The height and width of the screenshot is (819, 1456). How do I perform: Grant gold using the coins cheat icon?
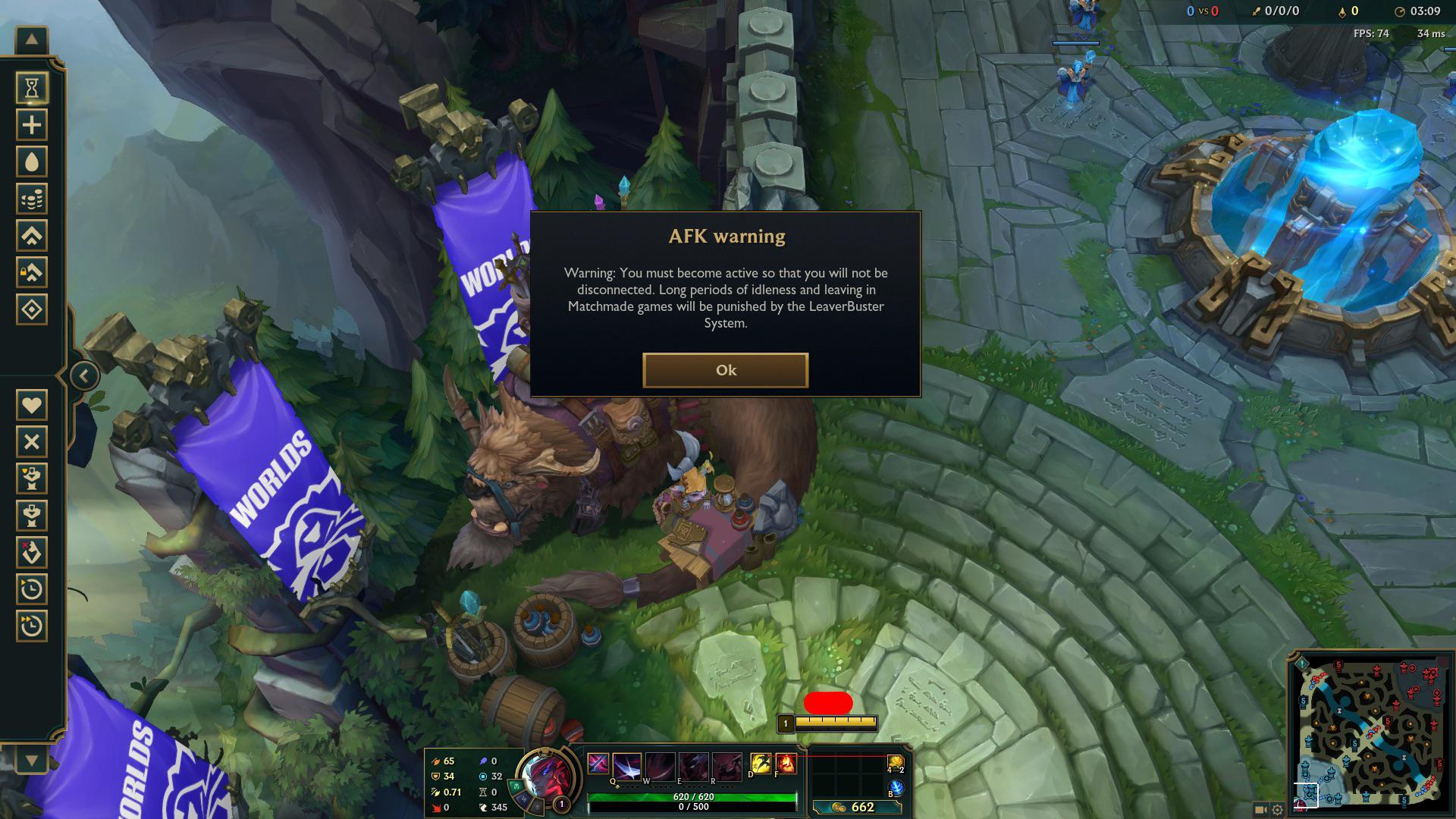click(31, 199)
